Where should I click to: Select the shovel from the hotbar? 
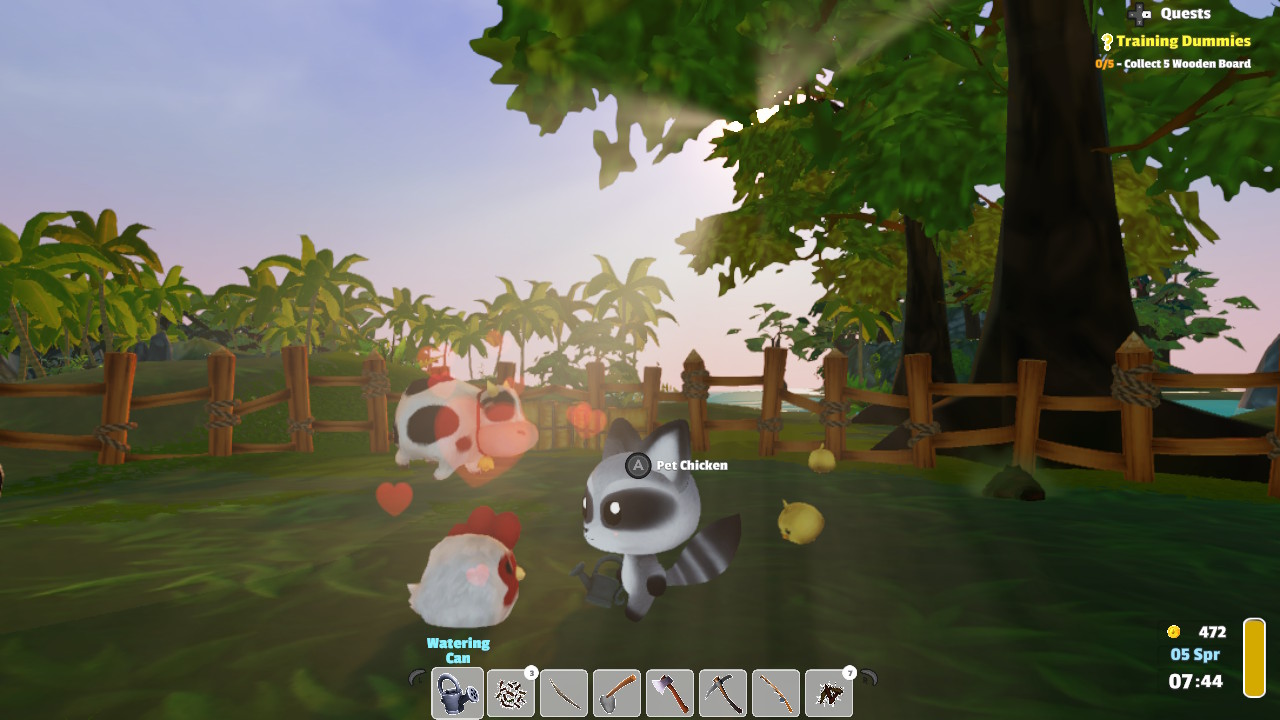pyautogui.click(x=615, y=692)
